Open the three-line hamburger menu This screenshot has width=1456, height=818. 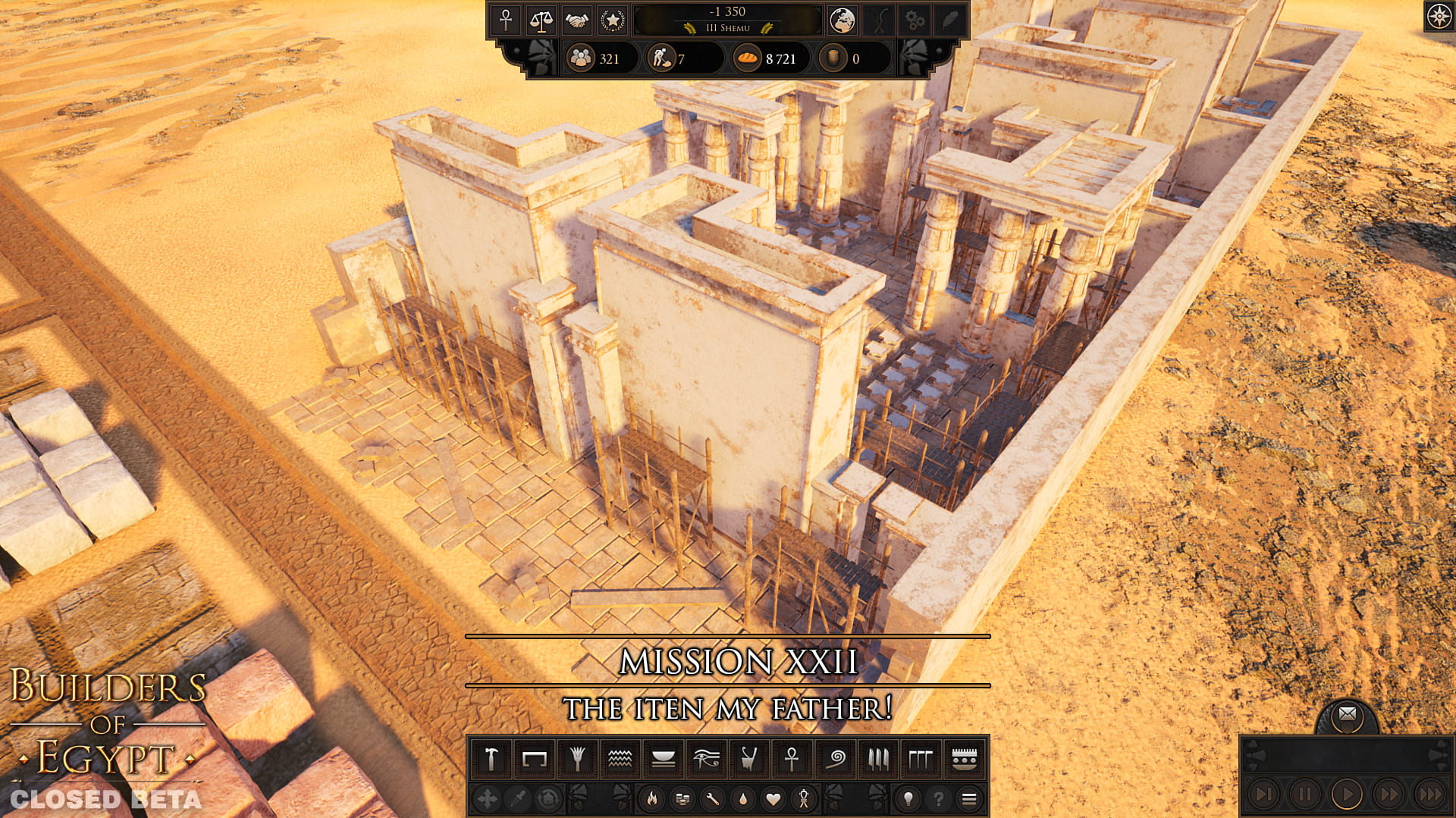point(968,798)
